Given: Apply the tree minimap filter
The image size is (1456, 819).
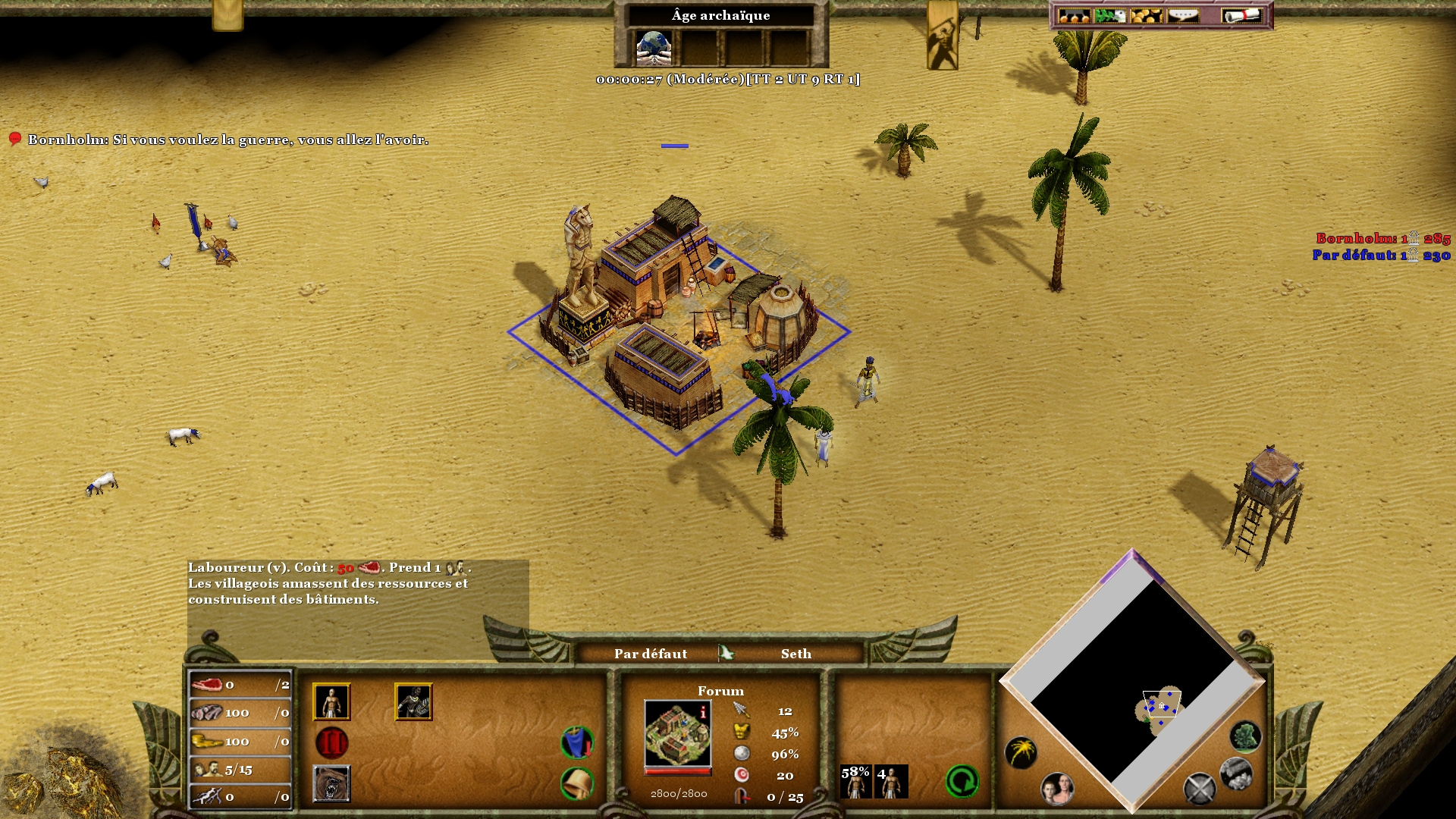Looking at the screenshot, I should tap(1244, 736).
